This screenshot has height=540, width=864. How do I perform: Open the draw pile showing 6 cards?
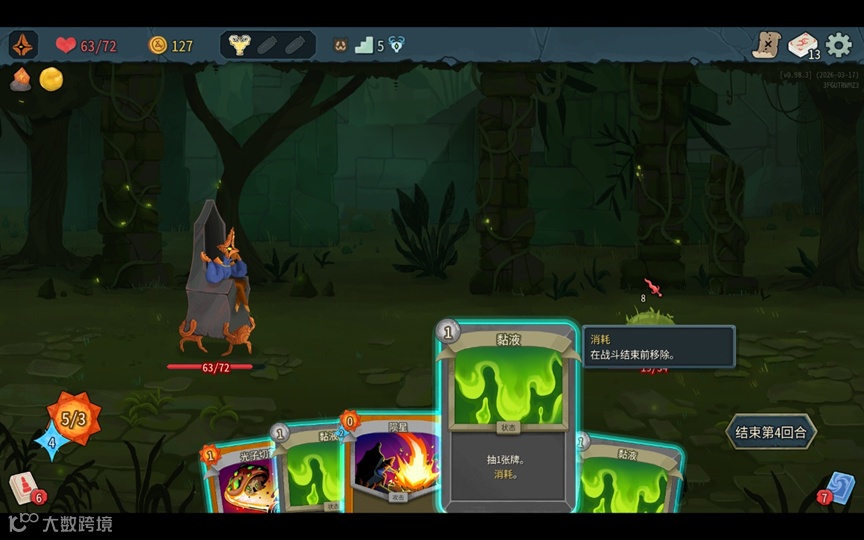[x=24, y=489]
